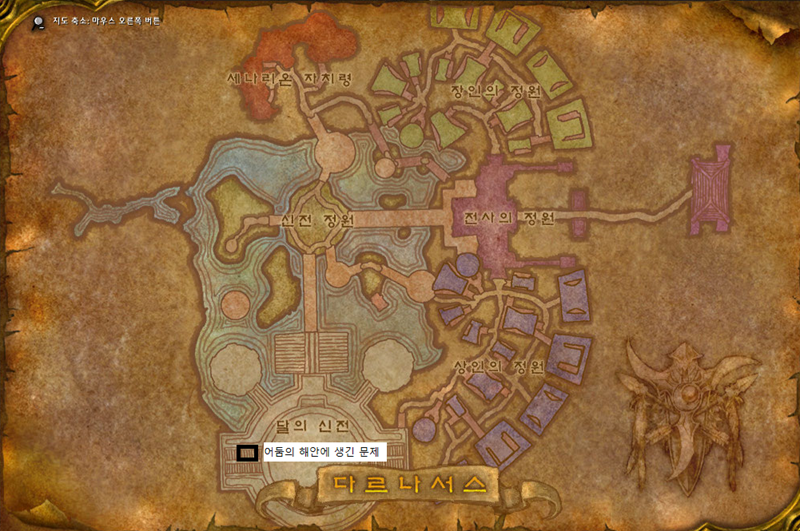Click the 어둠의 해안에 생긴 문제 quest label
800x531 pixels.
[324, 452]
